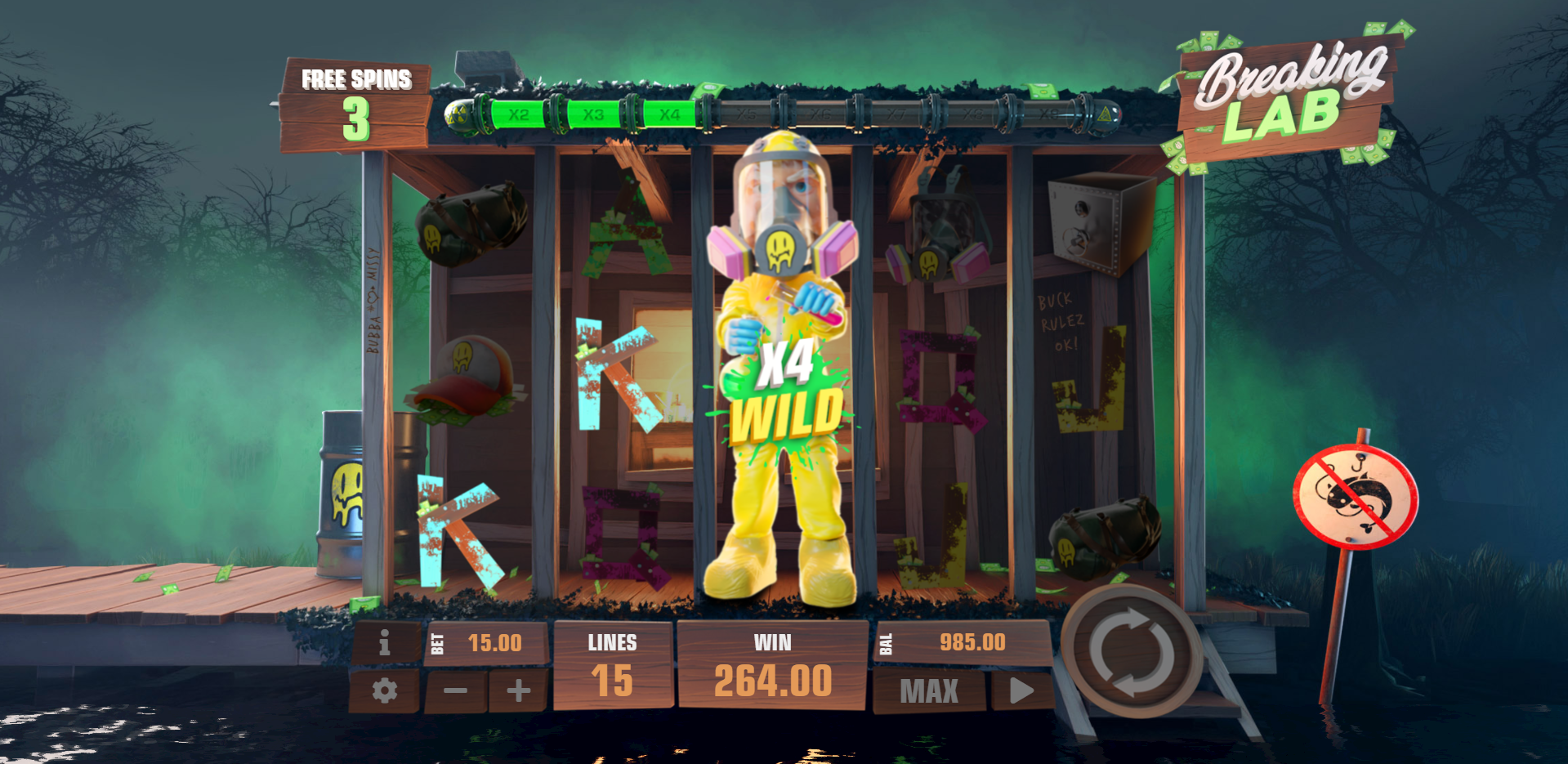Open the info paytable button
1568x764 pixels.
(x=384, y=644)
